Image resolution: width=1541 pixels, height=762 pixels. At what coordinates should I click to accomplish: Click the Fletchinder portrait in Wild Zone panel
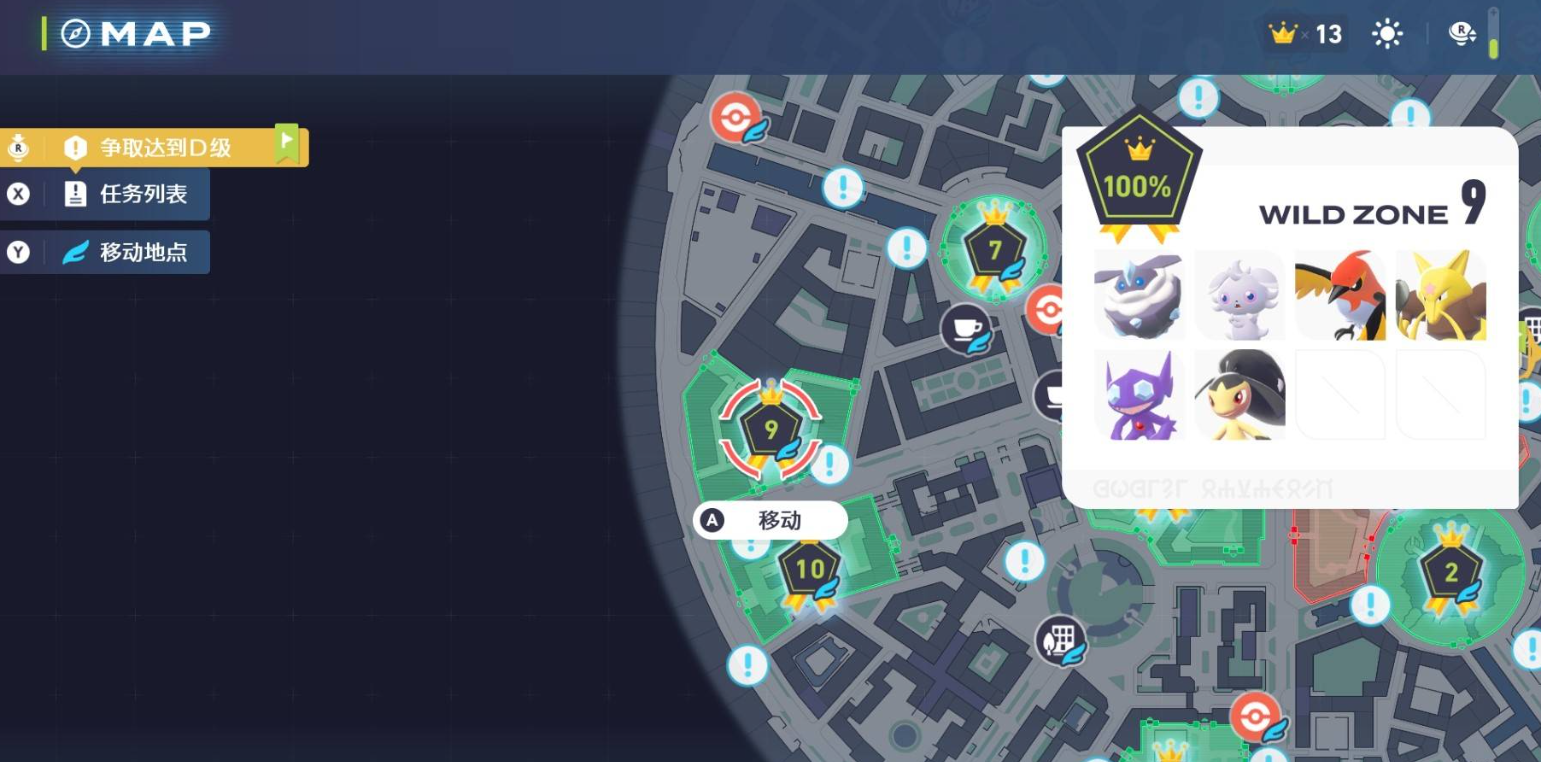(x=1340, y=296)
